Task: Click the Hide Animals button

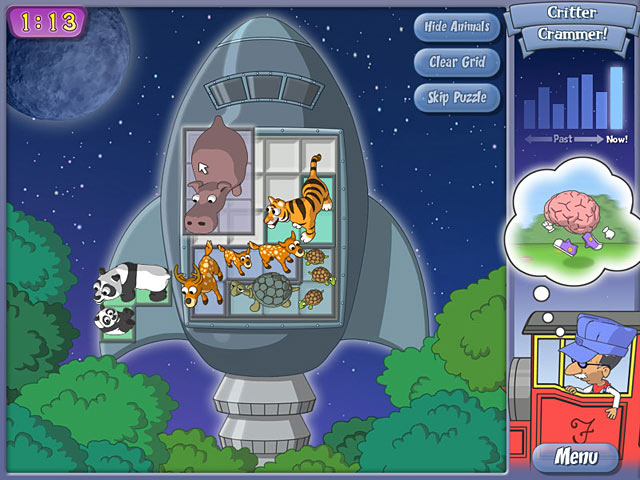Action: [457, 26]
